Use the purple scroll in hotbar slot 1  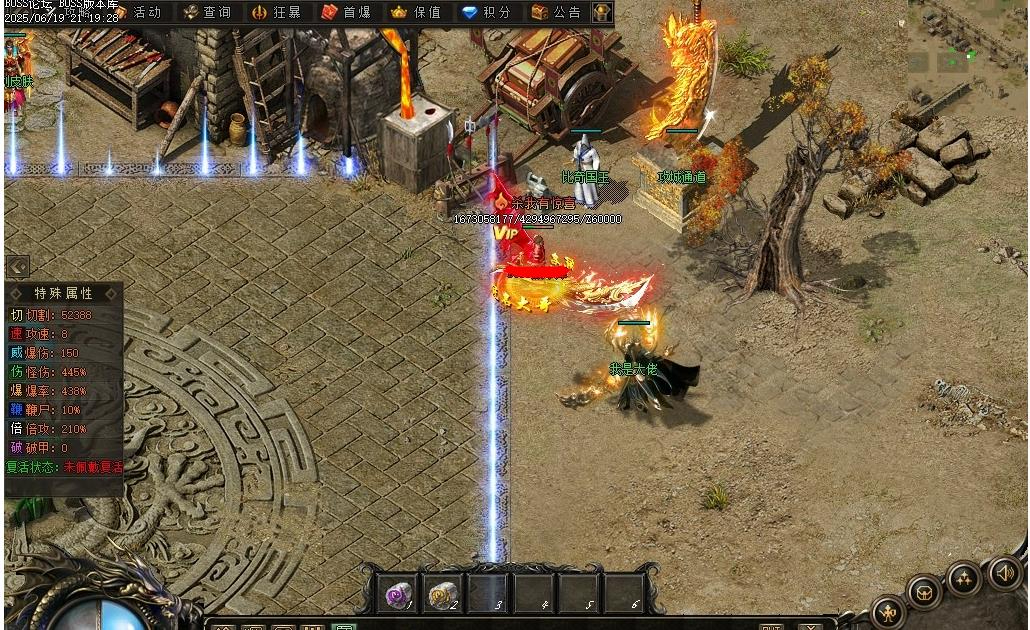coord(399,594)
